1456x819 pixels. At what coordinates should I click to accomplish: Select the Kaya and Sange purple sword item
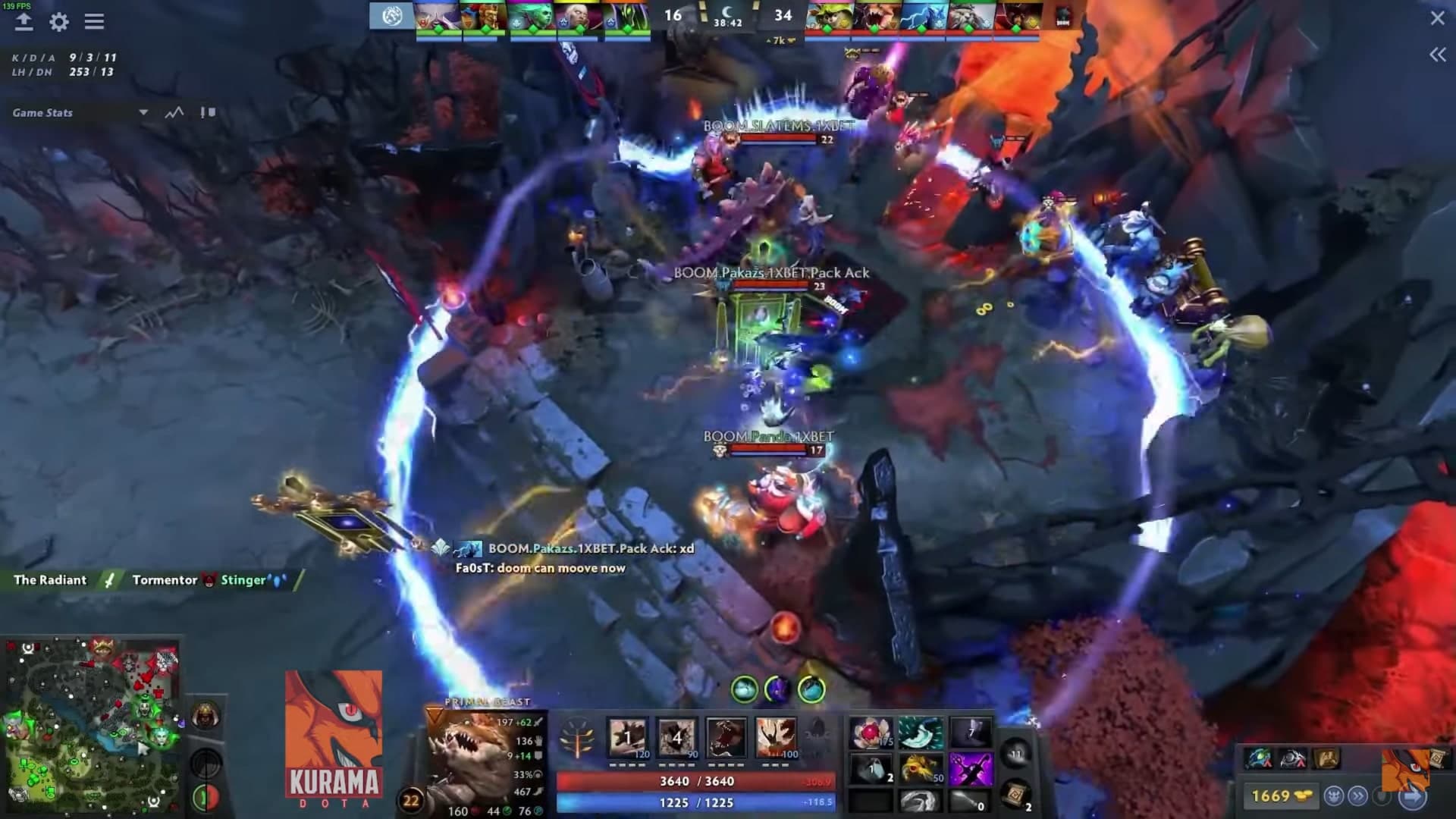click(x=970, y=768)
